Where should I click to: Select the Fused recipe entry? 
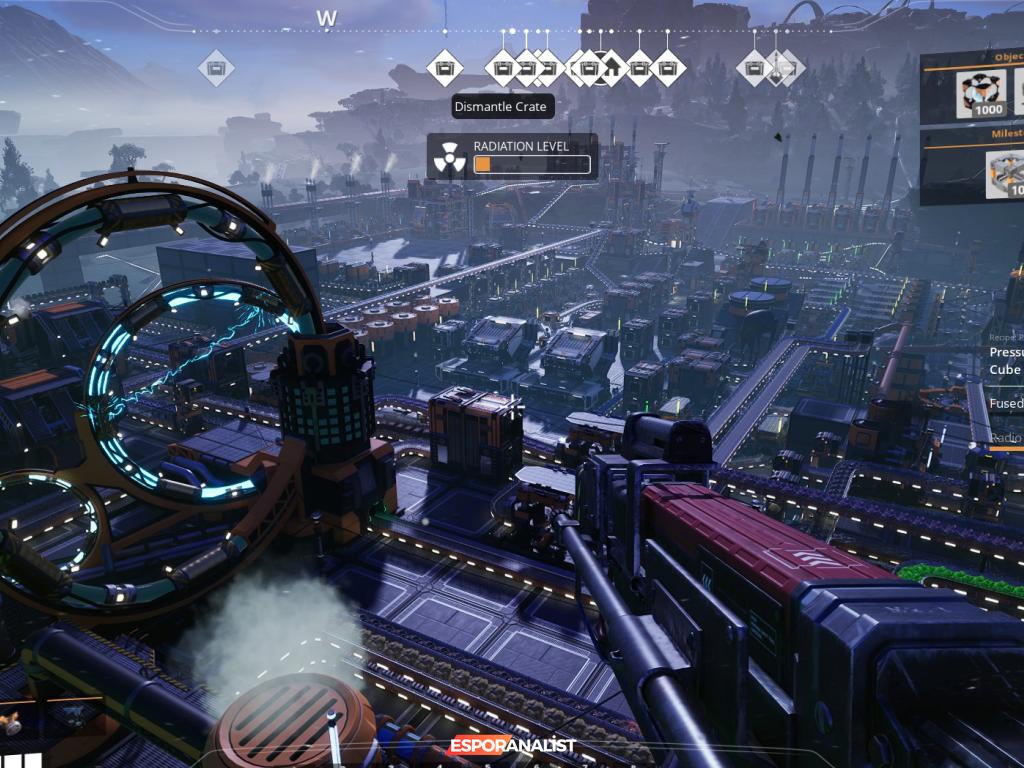pos(1005,405)
